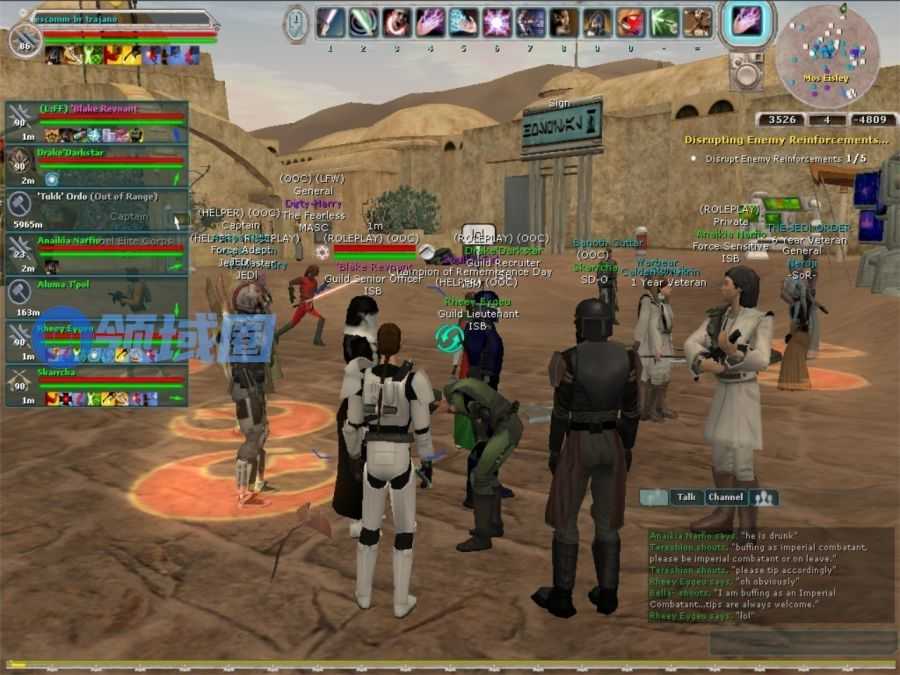Screen dimensions: 900x675
Task: Open the Mos Eisley minimap radar
Action: 819,53
